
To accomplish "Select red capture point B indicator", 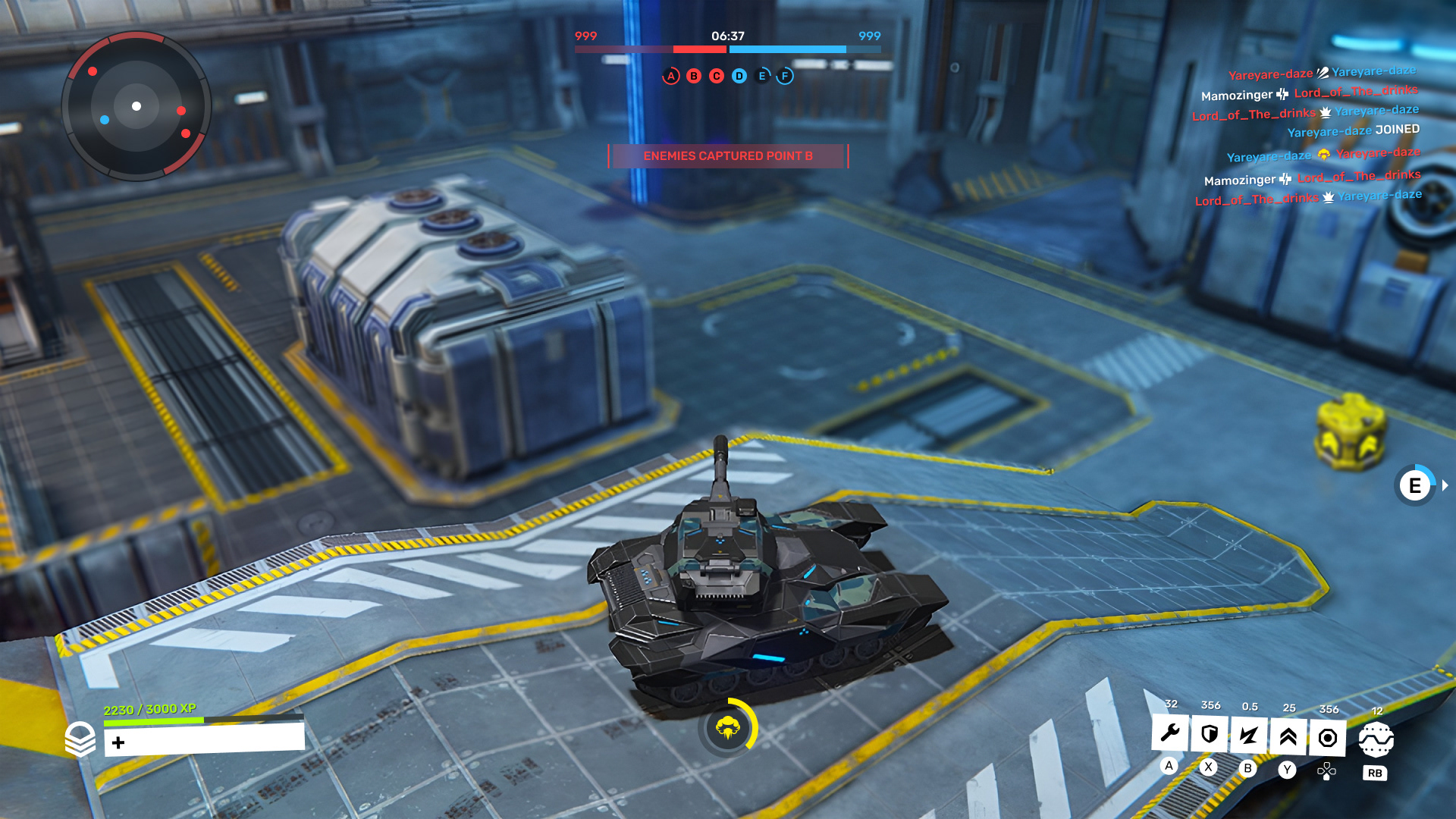I will [x=694, y=76].
